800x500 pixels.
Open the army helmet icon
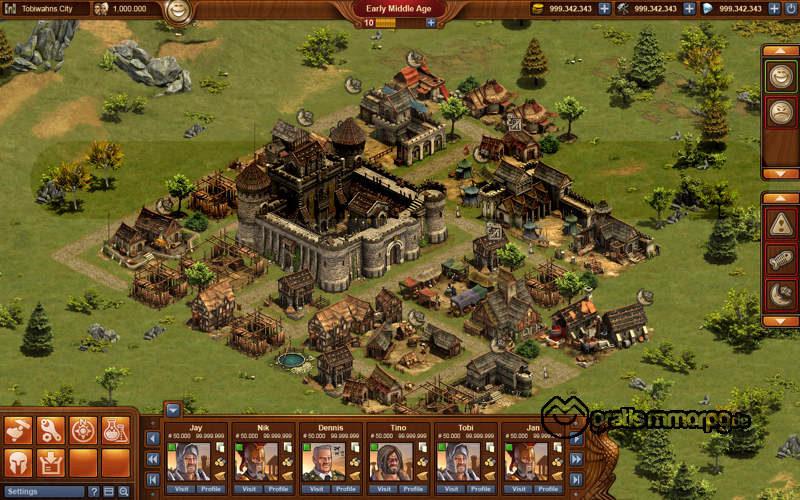(19, 462)
